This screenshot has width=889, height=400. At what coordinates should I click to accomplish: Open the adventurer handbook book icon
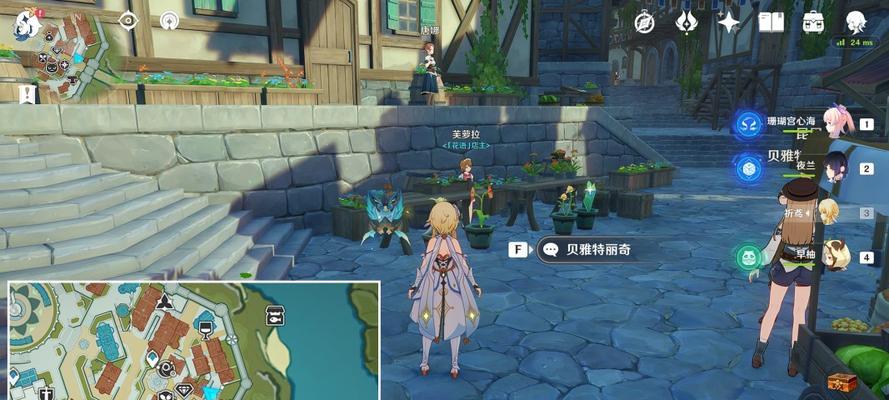coord(771,22)
